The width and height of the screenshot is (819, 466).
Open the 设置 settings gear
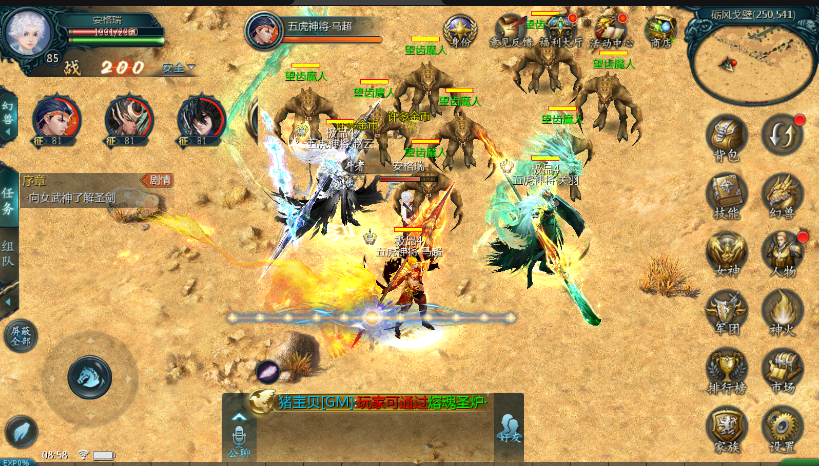coord(782,425)
